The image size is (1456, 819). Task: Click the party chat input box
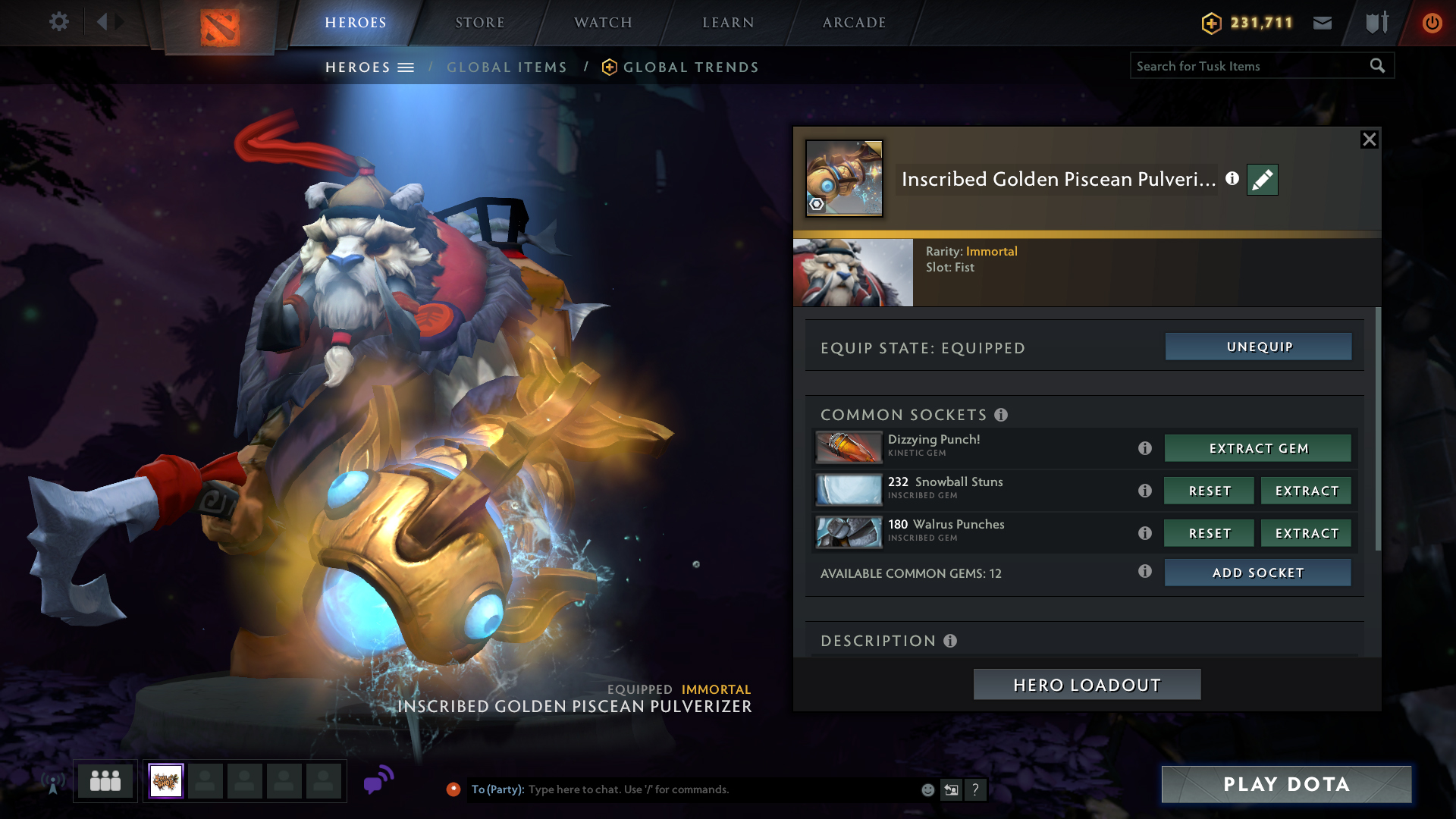click(x=720, y=789)
